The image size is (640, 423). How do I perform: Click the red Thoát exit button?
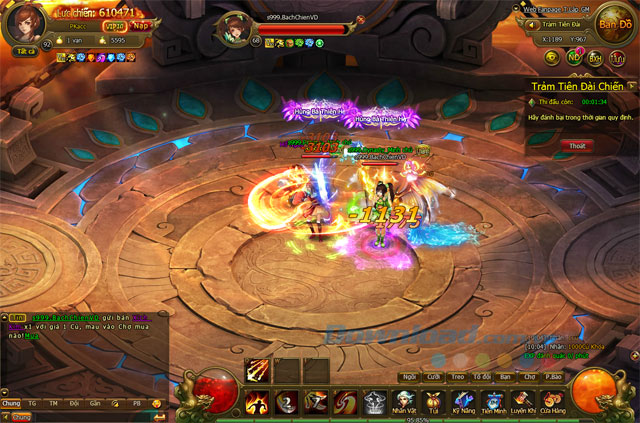click(x=577, y=146)
